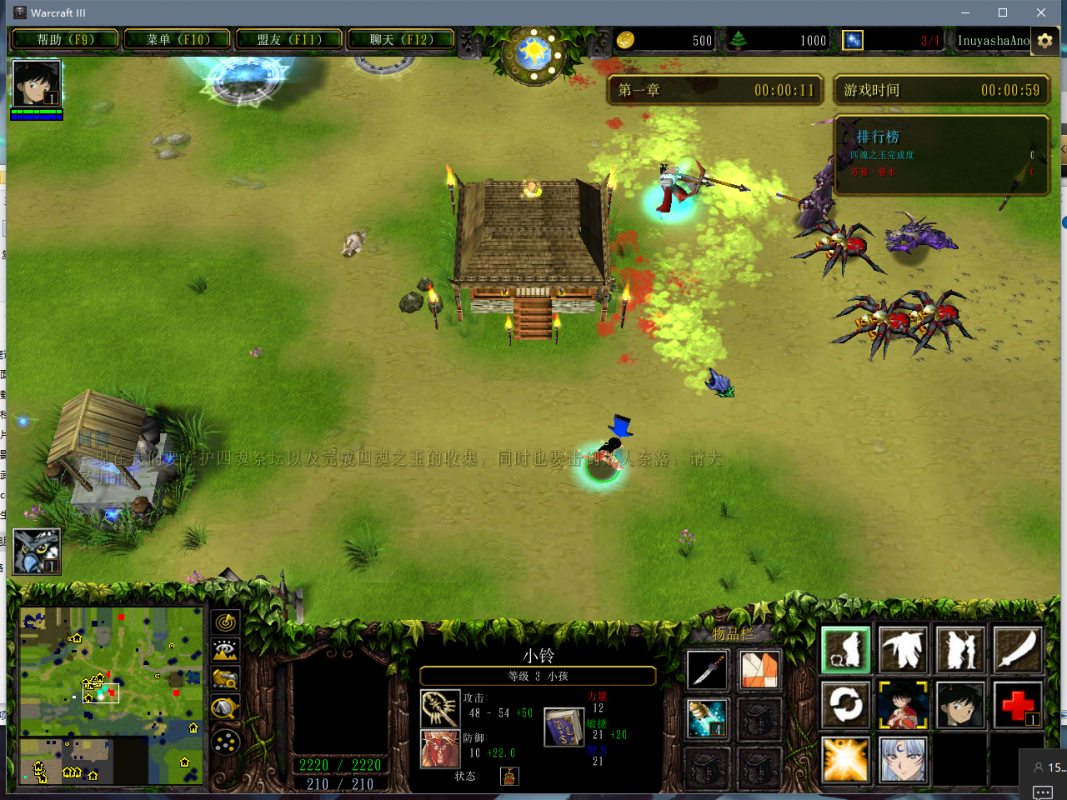Activate the green-highlighted figure silhouette command

pos(846,650)
